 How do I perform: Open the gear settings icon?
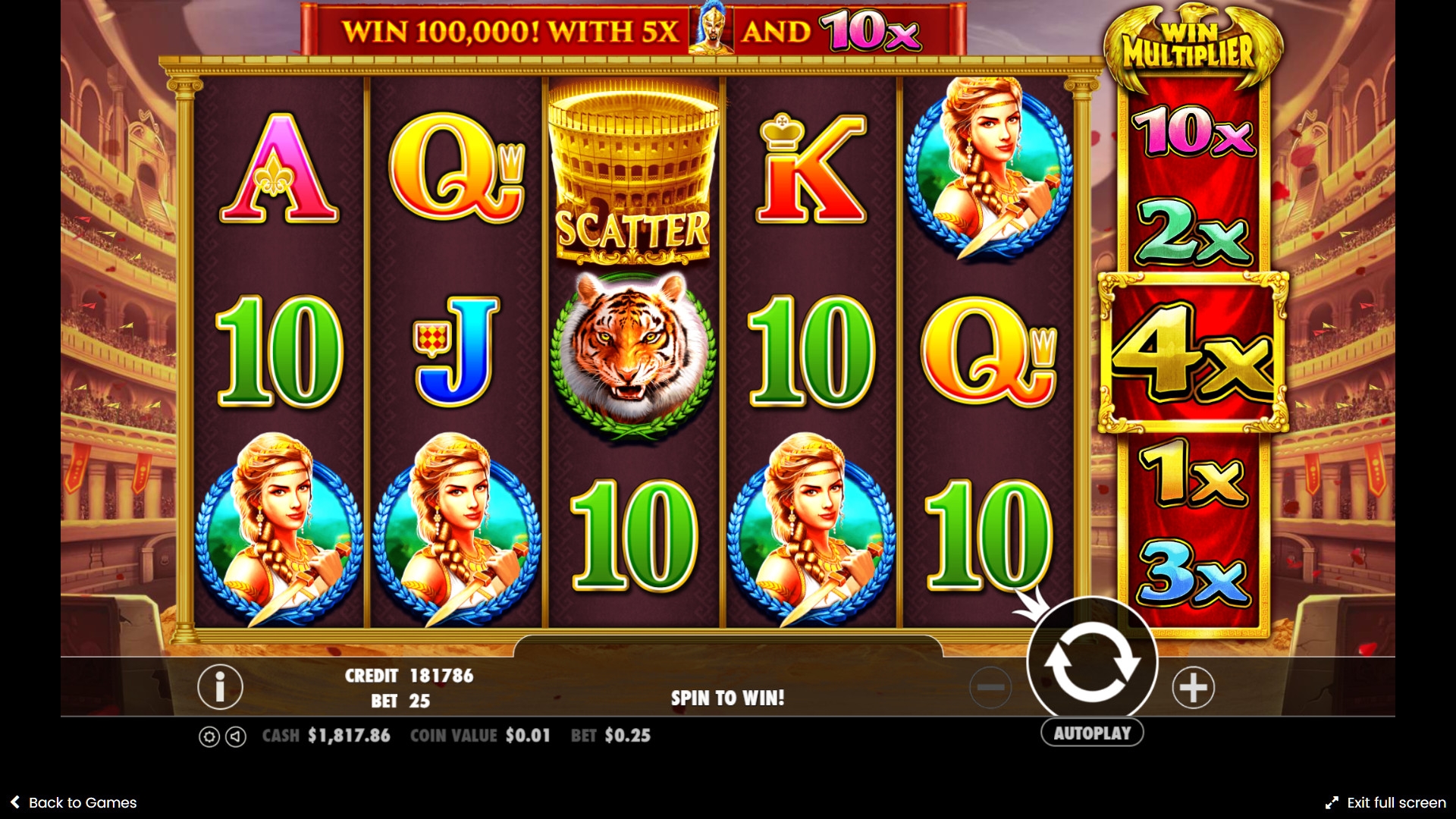coord(209,736)
